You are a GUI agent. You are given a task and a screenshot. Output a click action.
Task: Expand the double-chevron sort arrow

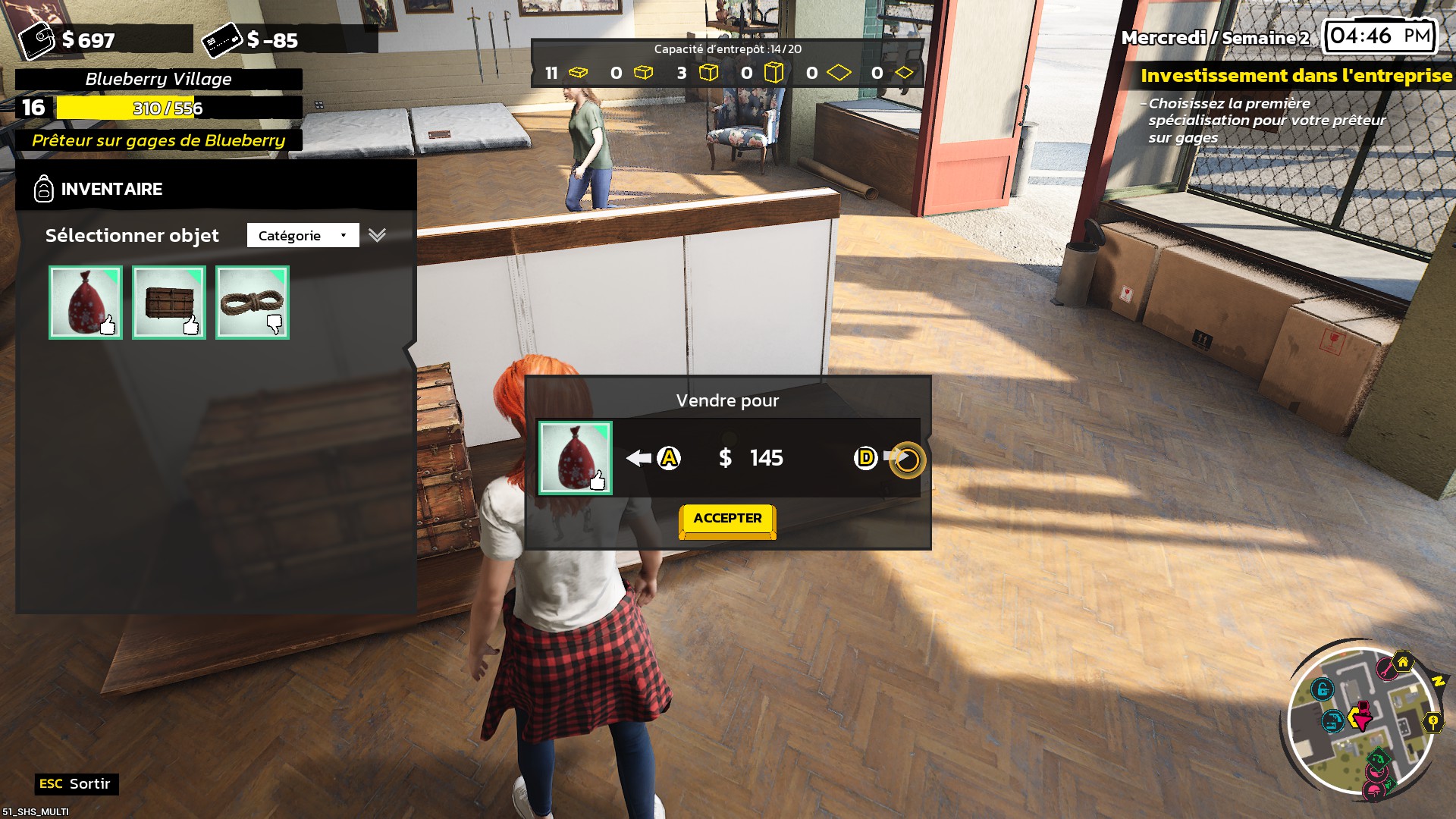377,235
